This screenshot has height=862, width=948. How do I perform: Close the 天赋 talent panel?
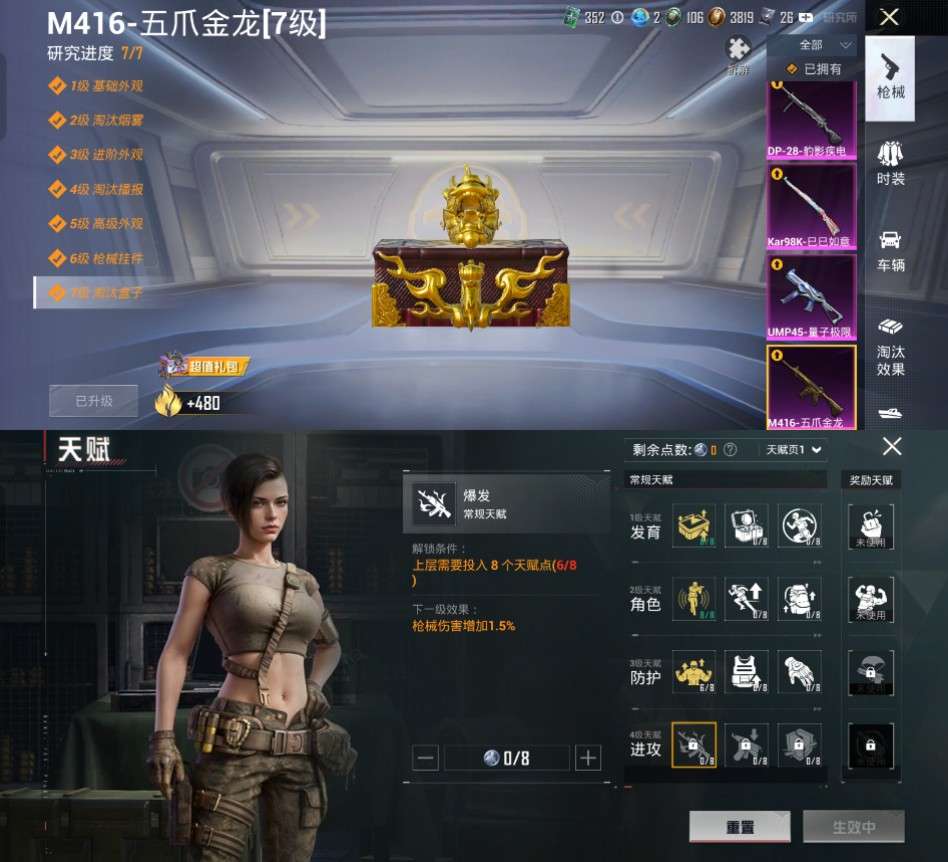tap(891, 447)
